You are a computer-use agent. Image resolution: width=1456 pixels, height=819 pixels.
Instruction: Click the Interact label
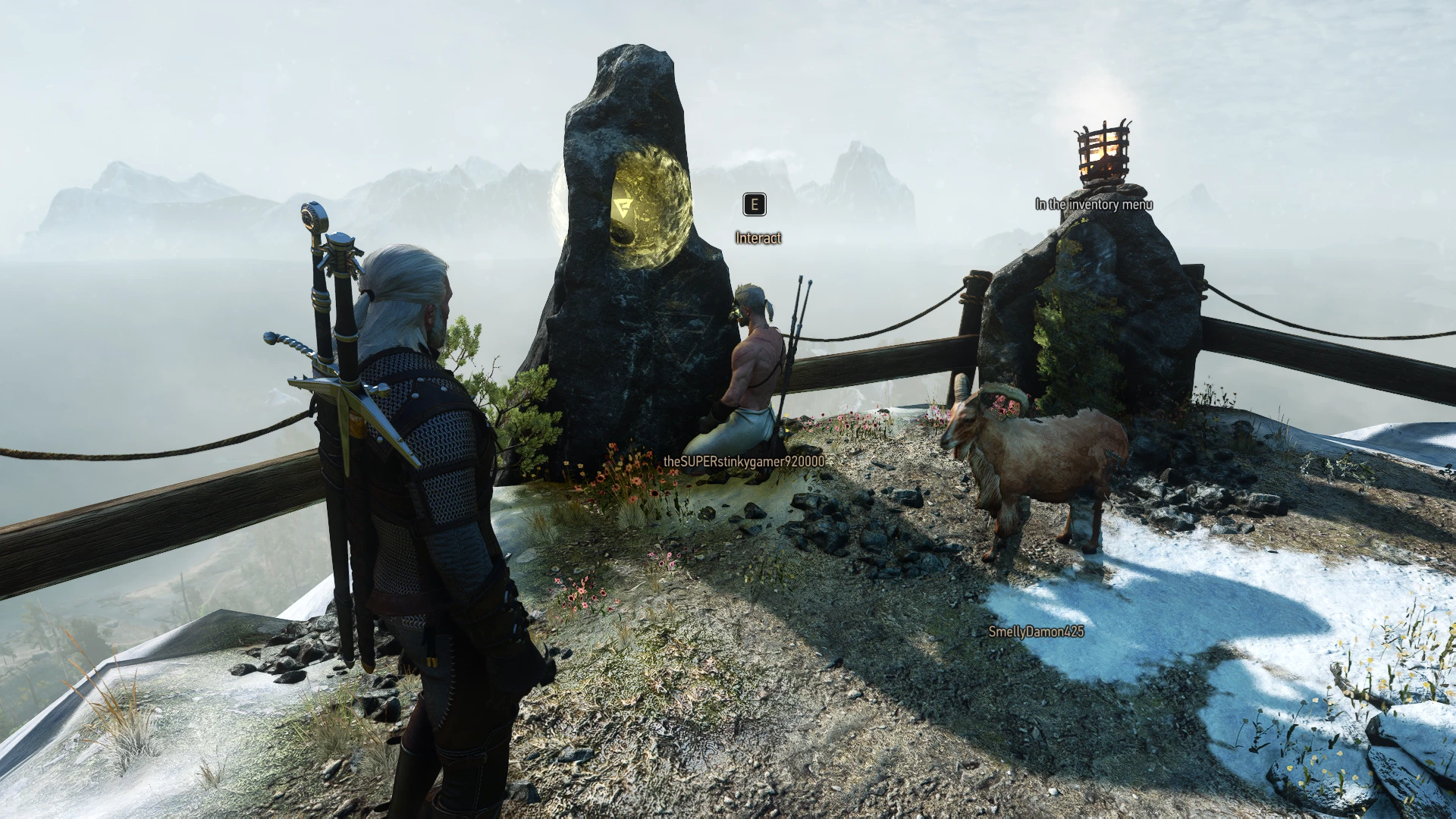(757, 237)
